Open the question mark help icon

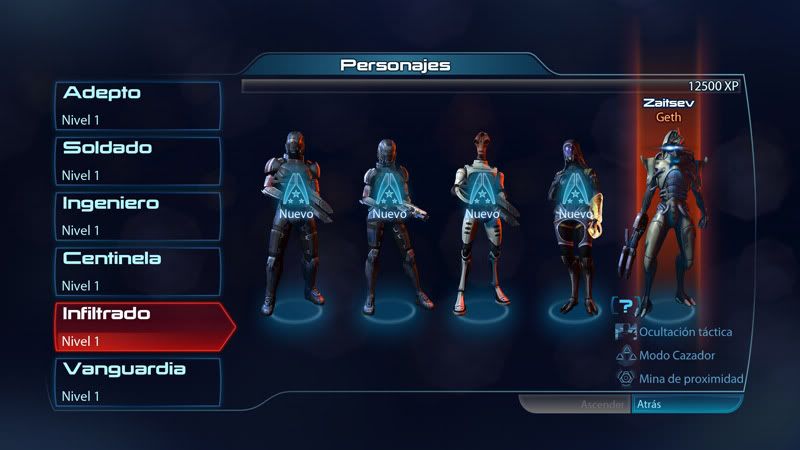[625, 307]
